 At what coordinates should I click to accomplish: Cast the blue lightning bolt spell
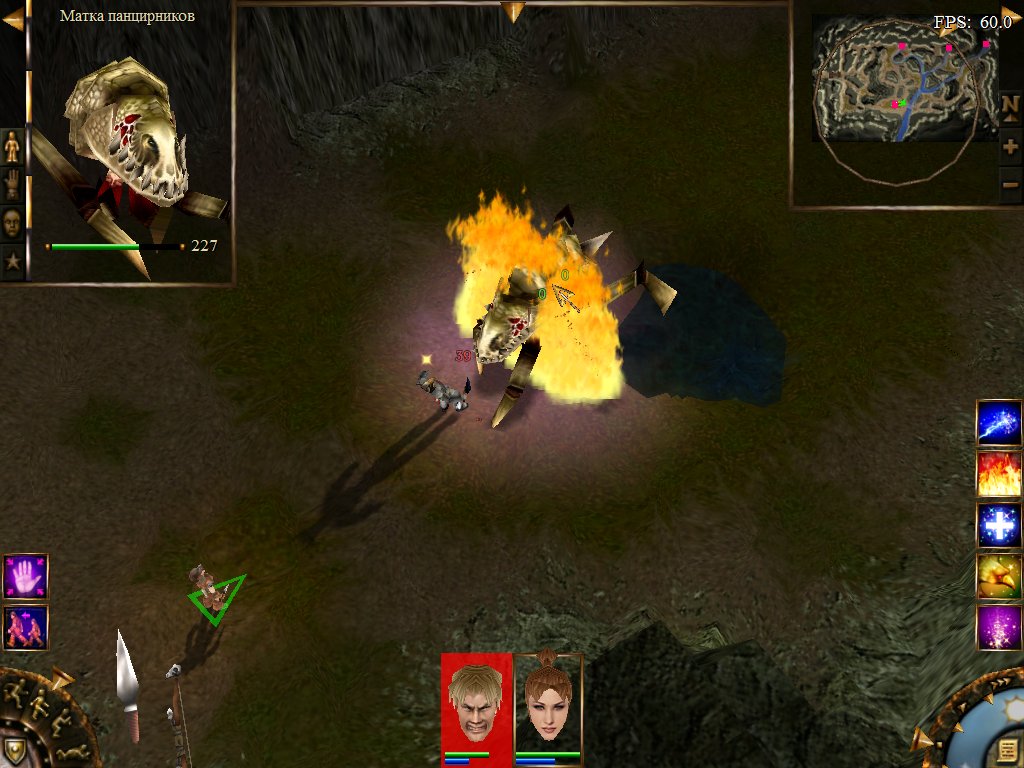tap(998, 422)
